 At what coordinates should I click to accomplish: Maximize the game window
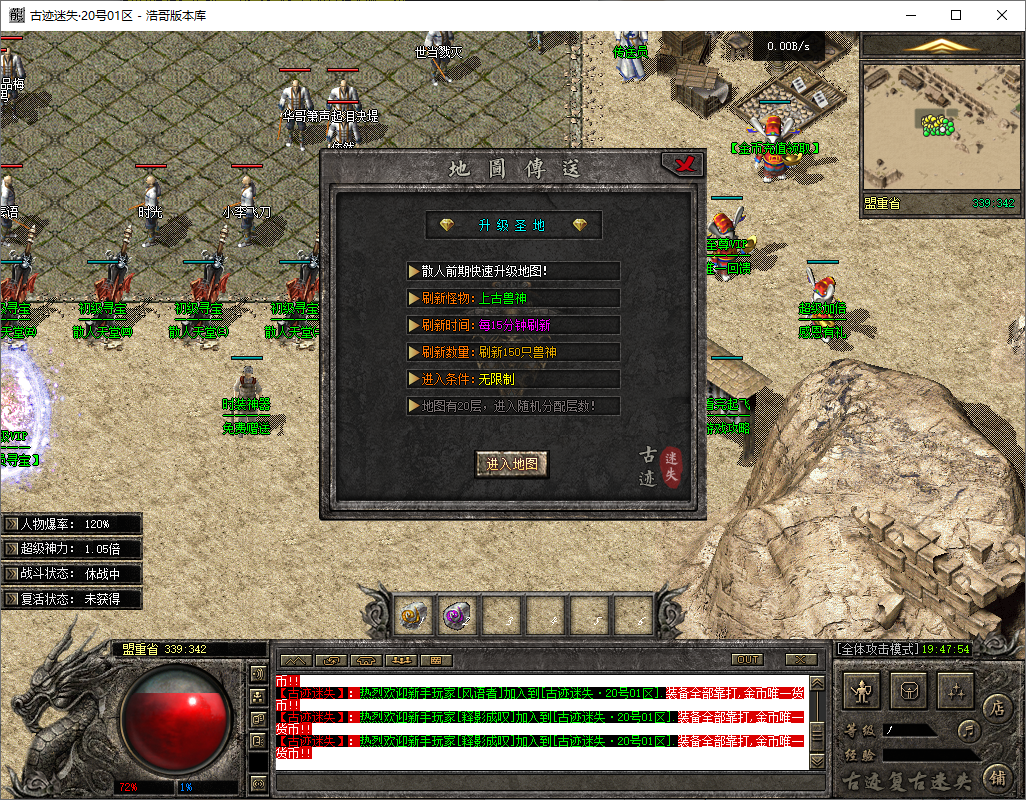[955, 15]
